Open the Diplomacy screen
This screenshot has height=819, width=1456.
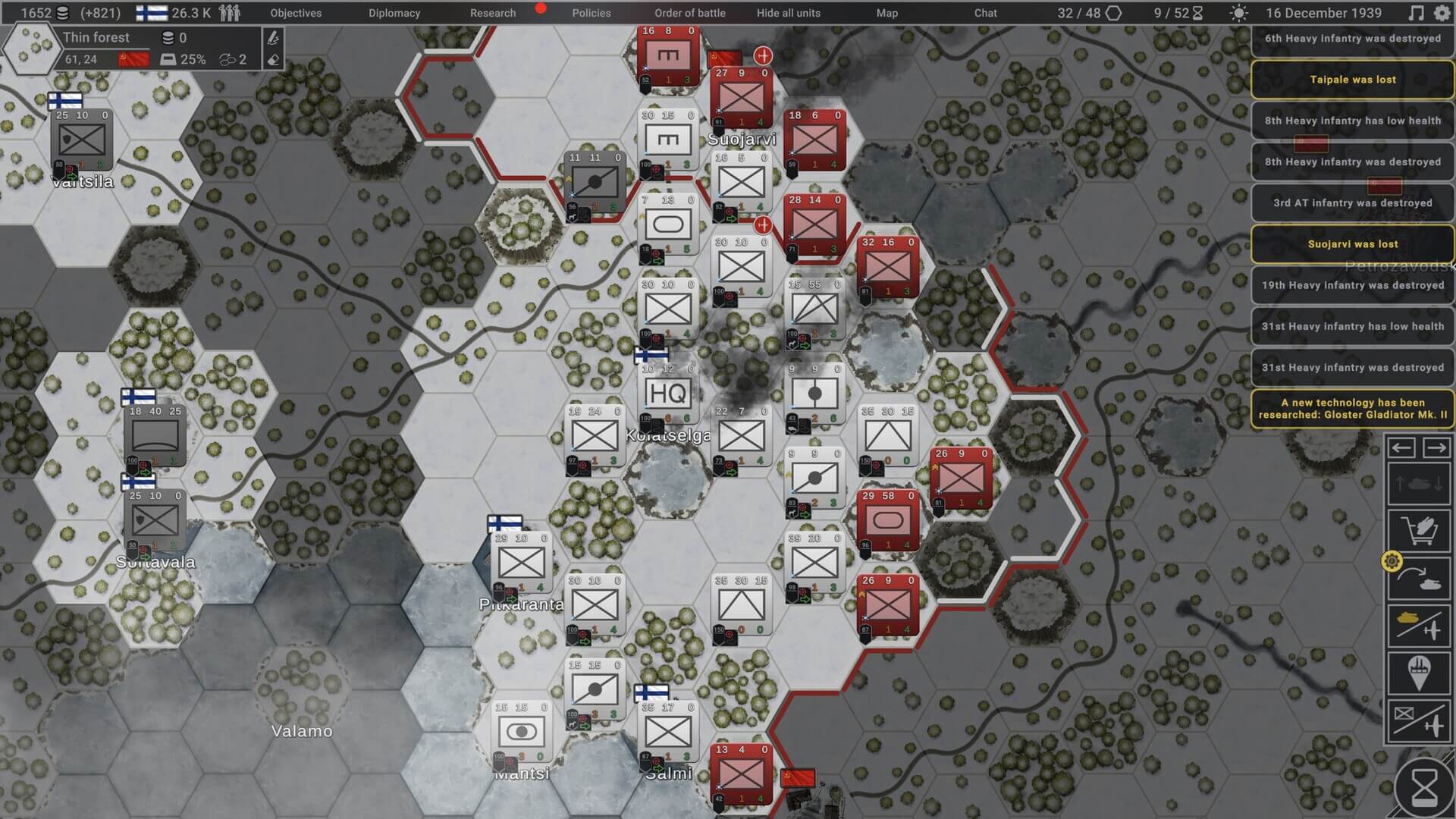[x=394, y=13]
